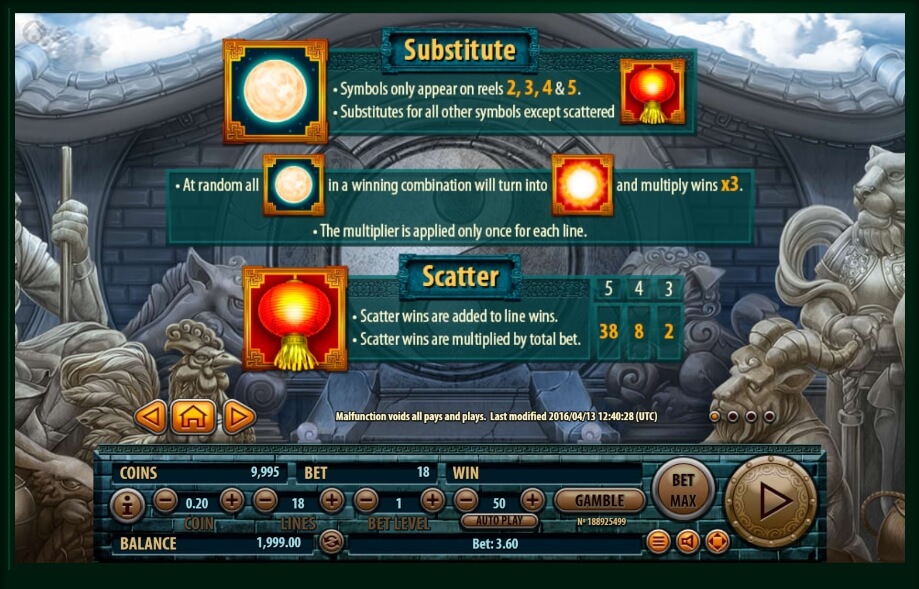This screenshot has width=919, height=589.
Task: Decrease the auto play count
Action: pyautogui.click(x=466, y=500)
